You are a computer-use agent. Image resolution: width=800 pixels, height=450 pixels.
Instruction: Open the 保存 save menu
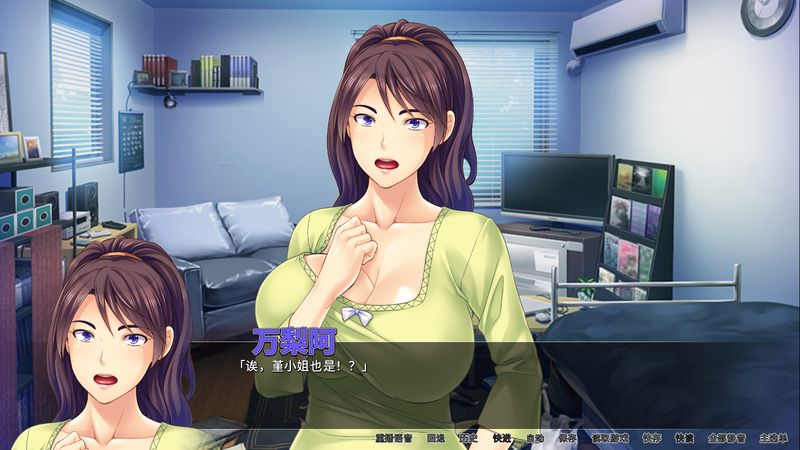(567, 438)
